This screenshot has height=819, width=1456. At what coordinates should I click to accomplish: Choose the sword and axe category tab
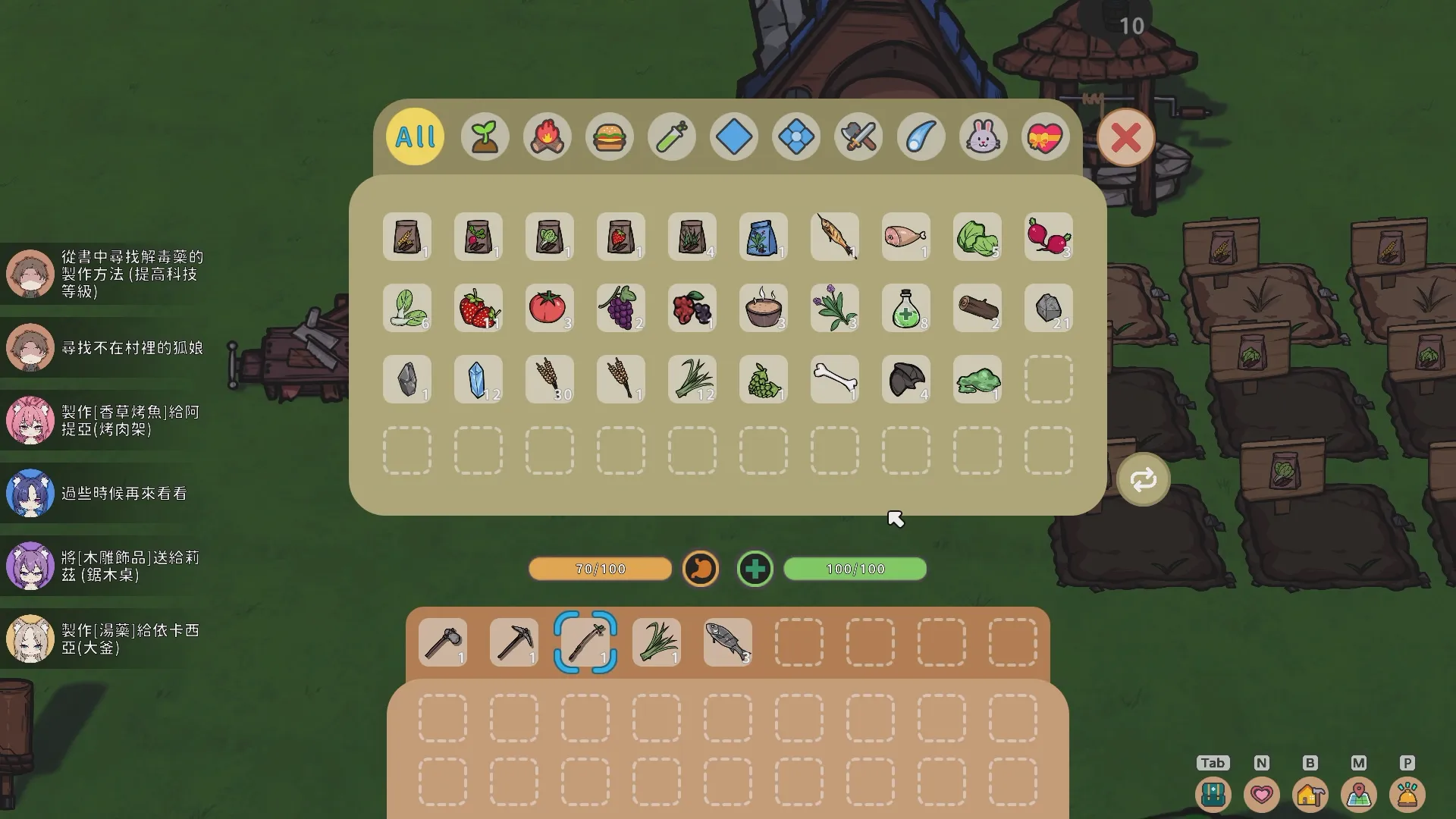[858, 137]
